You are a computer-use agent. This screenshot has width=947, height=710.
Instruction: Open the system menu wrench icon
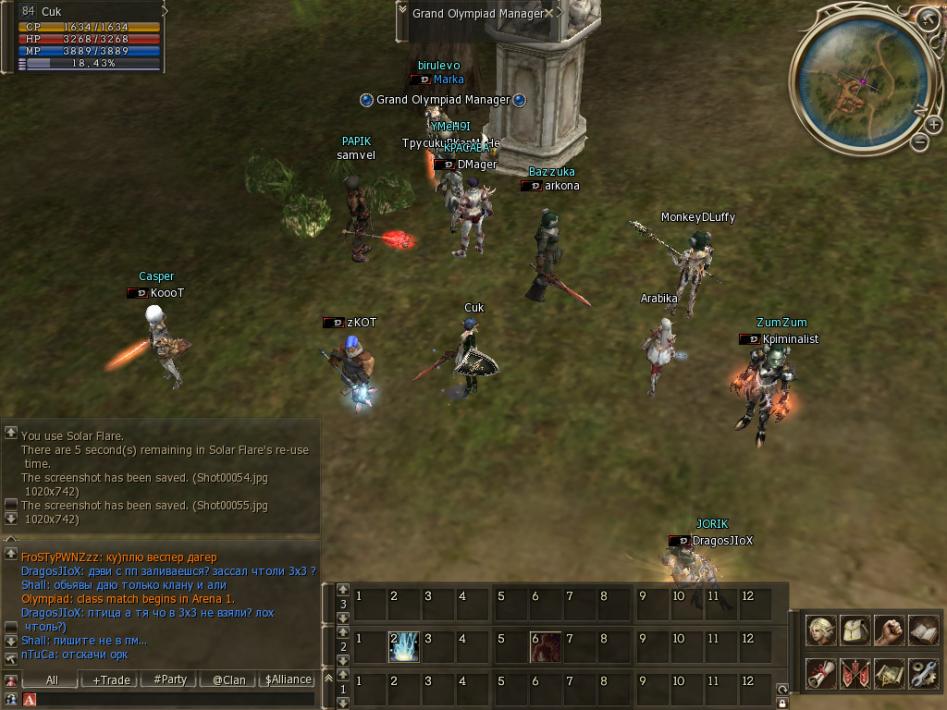pyautogui.click(x=922, y=673)
